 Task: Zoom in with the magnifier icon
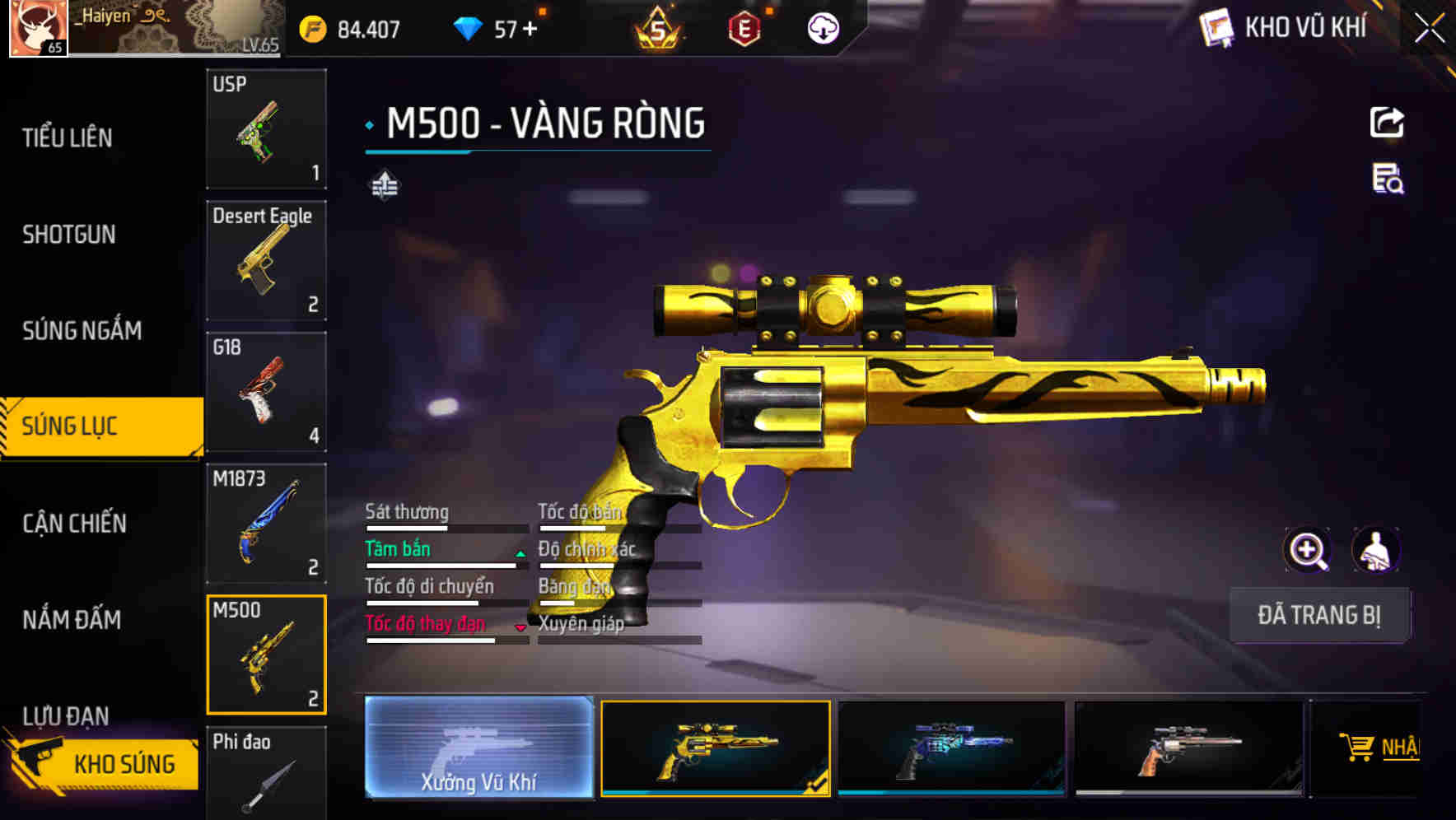tap(1306, 550)
